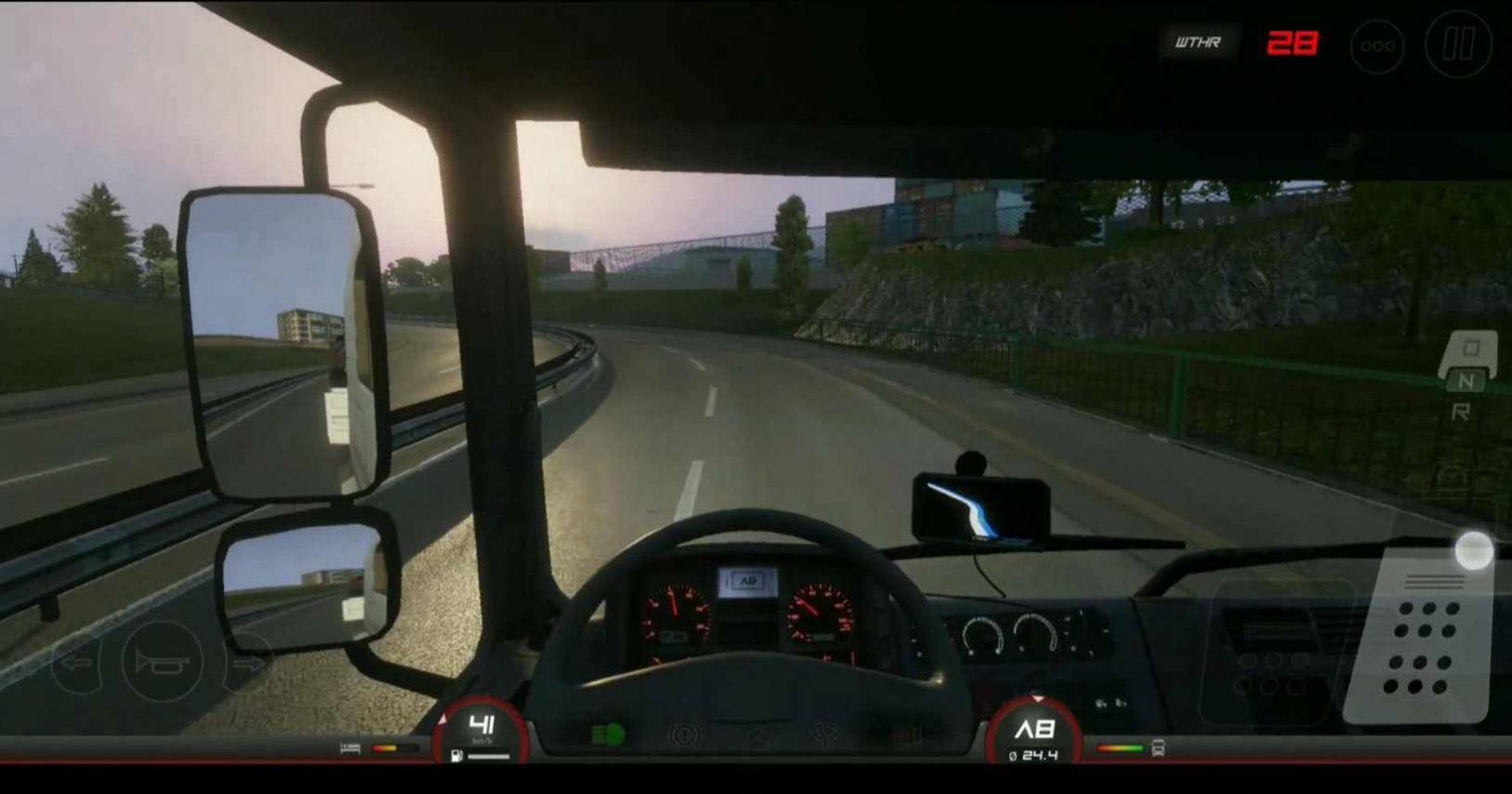Tap the trailer icon beside the right status bar
The height and width of the screenshot is (794, 1512).
pyautogui.click(x=1157, y=748)
